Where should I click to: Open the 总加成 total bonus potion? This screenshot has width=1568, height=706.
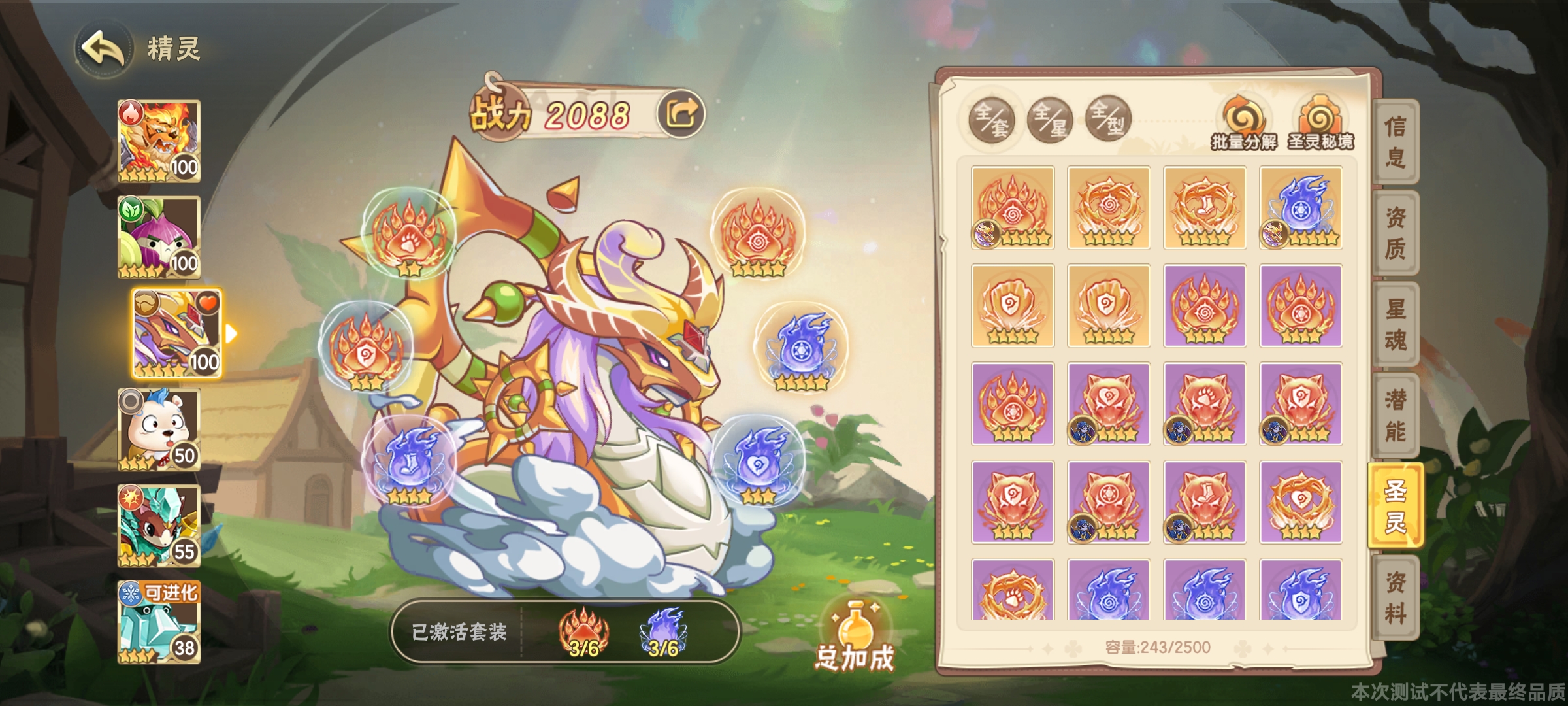pos(855,637)
